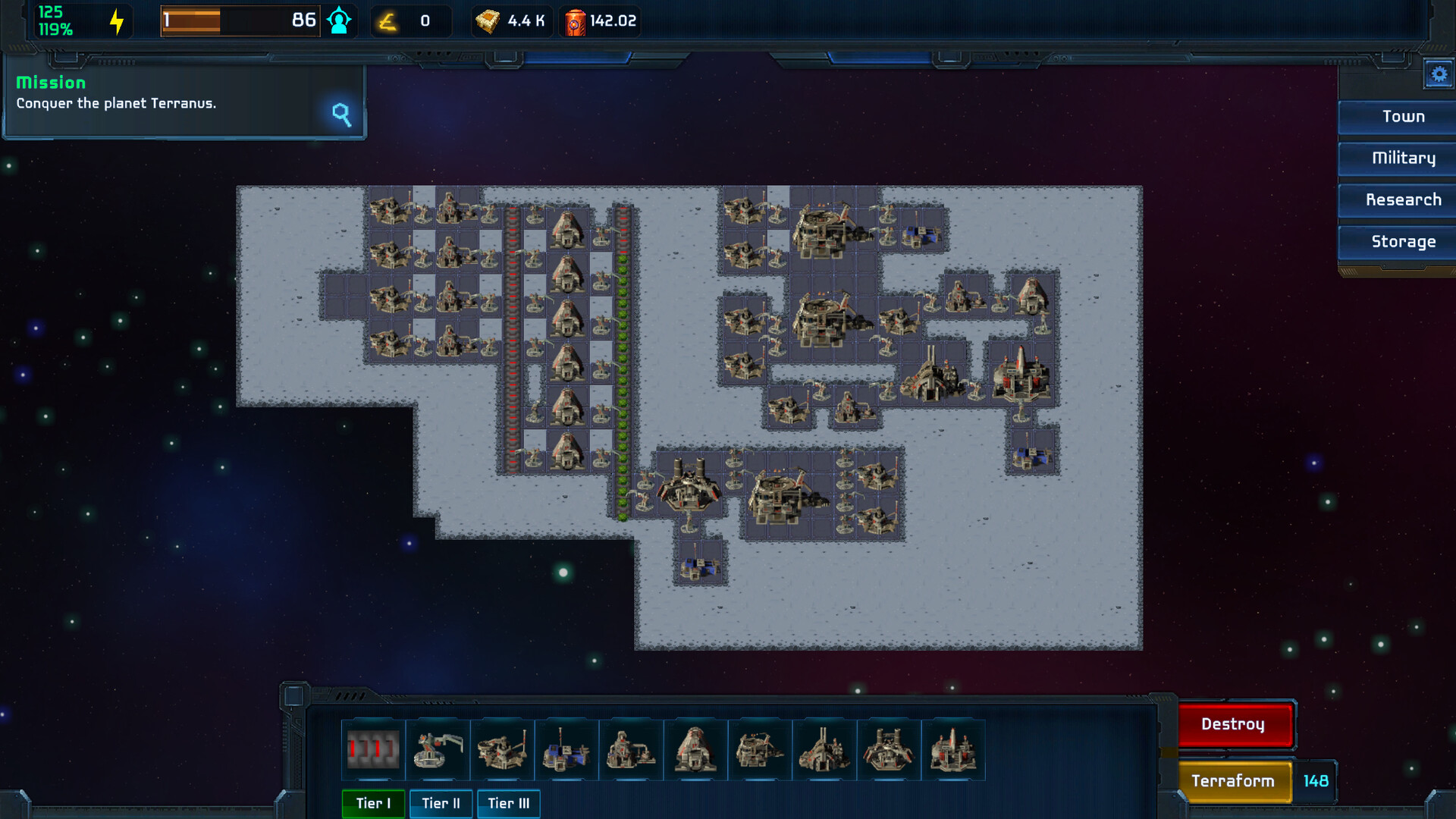Switch to the Tier II tab
The width and height of the screenshot is (1456, 819).
click(441, 804)
